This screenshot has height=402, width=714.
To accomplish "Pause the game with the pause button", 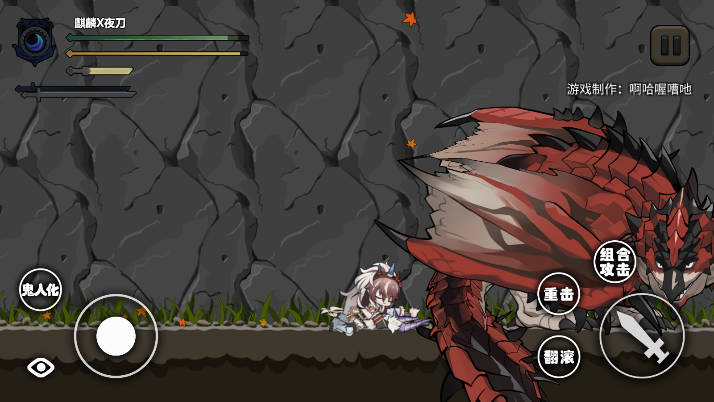I will (669, 45).
